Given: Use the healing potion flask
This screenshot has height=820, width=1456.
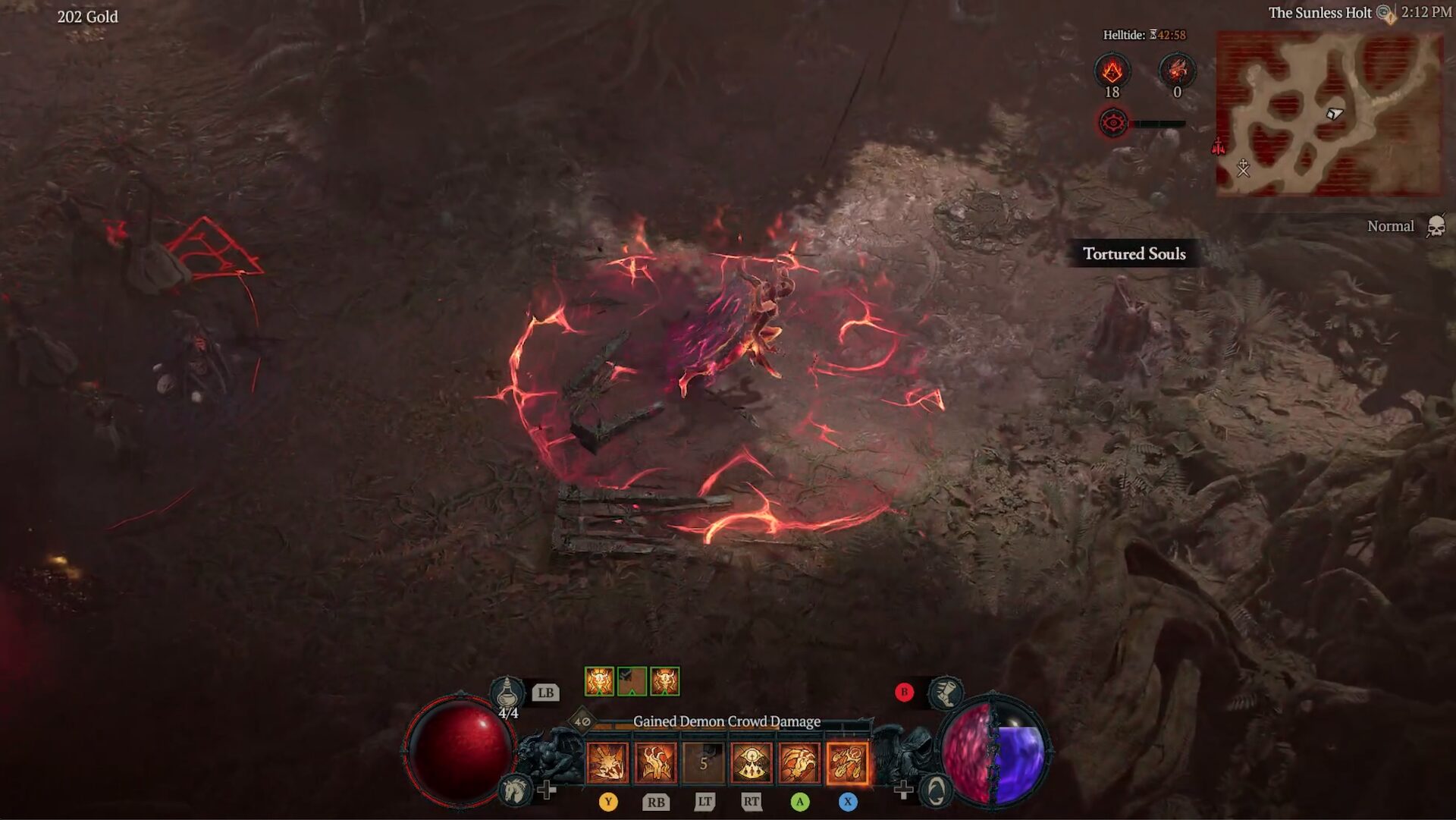Looking at the screenshot, I should coord(506,693).
